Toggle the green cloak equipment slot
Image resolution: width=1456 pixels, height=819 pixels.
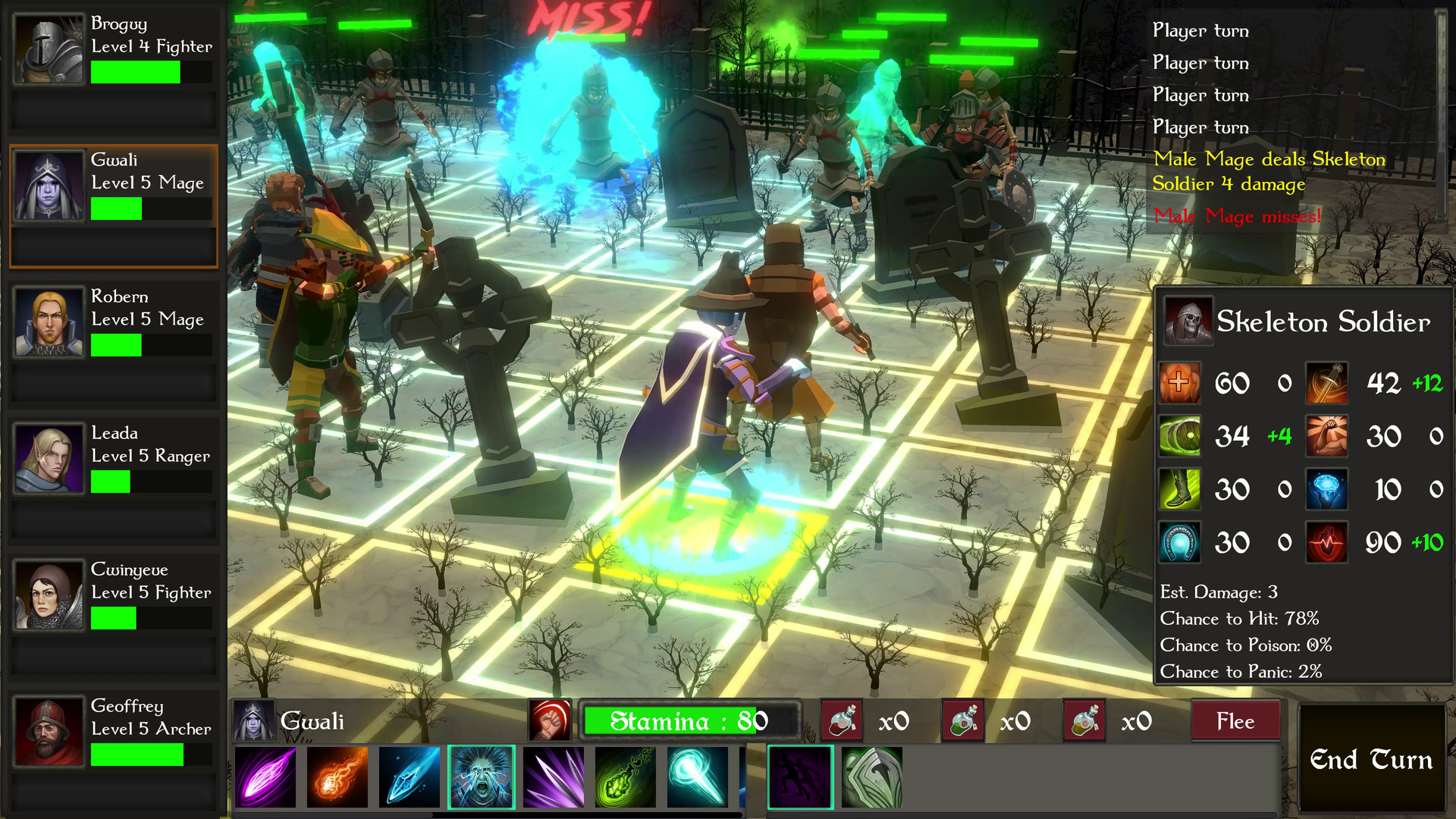[x=871, y=777]
